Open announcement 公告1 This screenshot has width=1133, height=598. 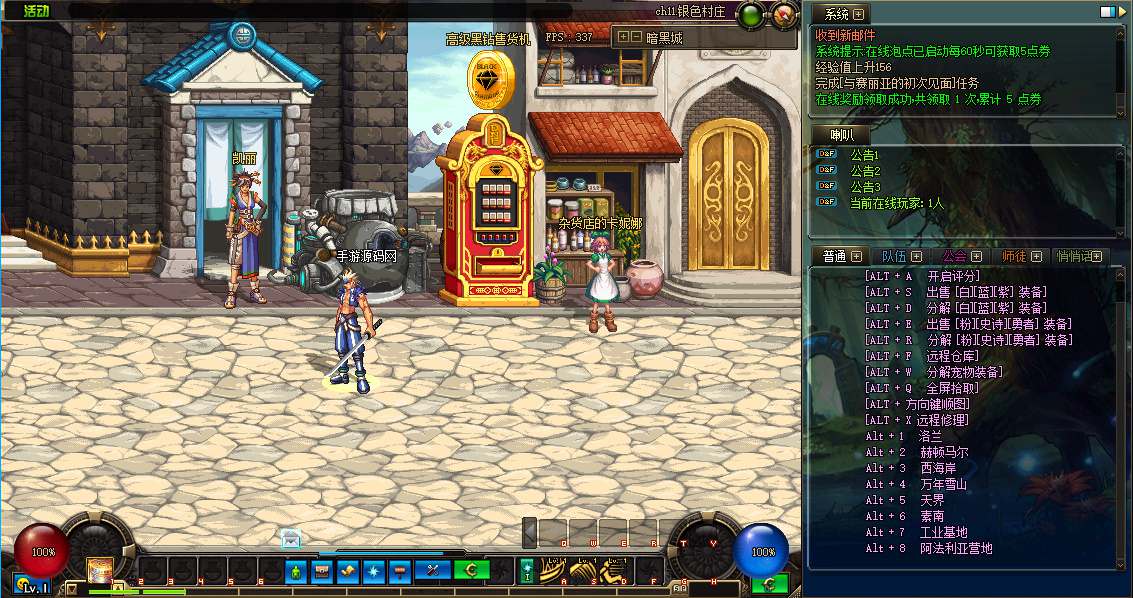coord(864,155)
